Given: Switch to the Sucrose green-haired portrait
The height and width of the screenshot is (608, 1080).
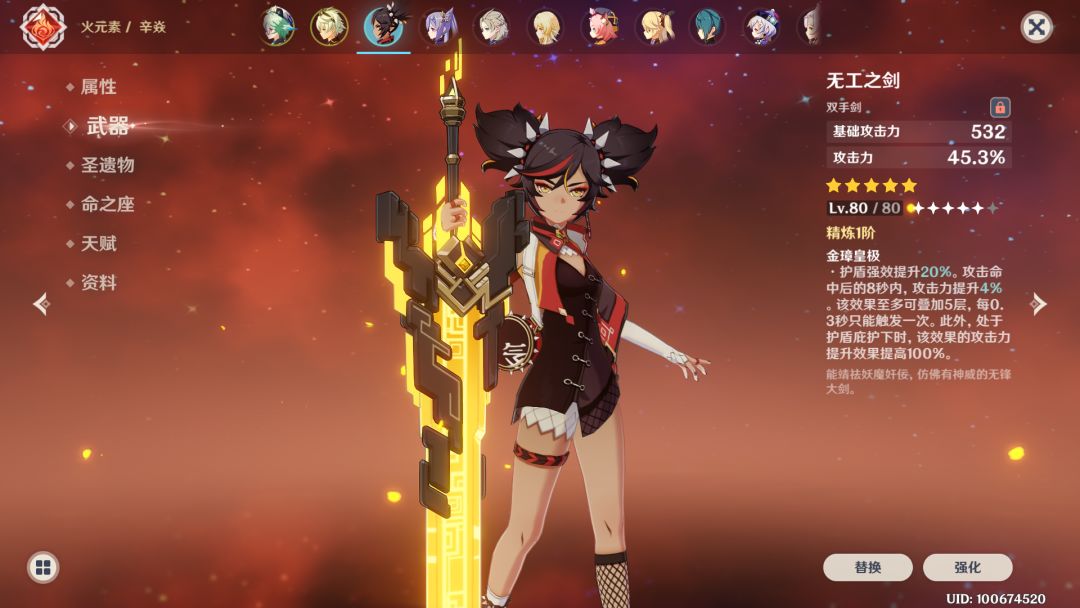Looking at the screenshot, I should pos(276,27).
